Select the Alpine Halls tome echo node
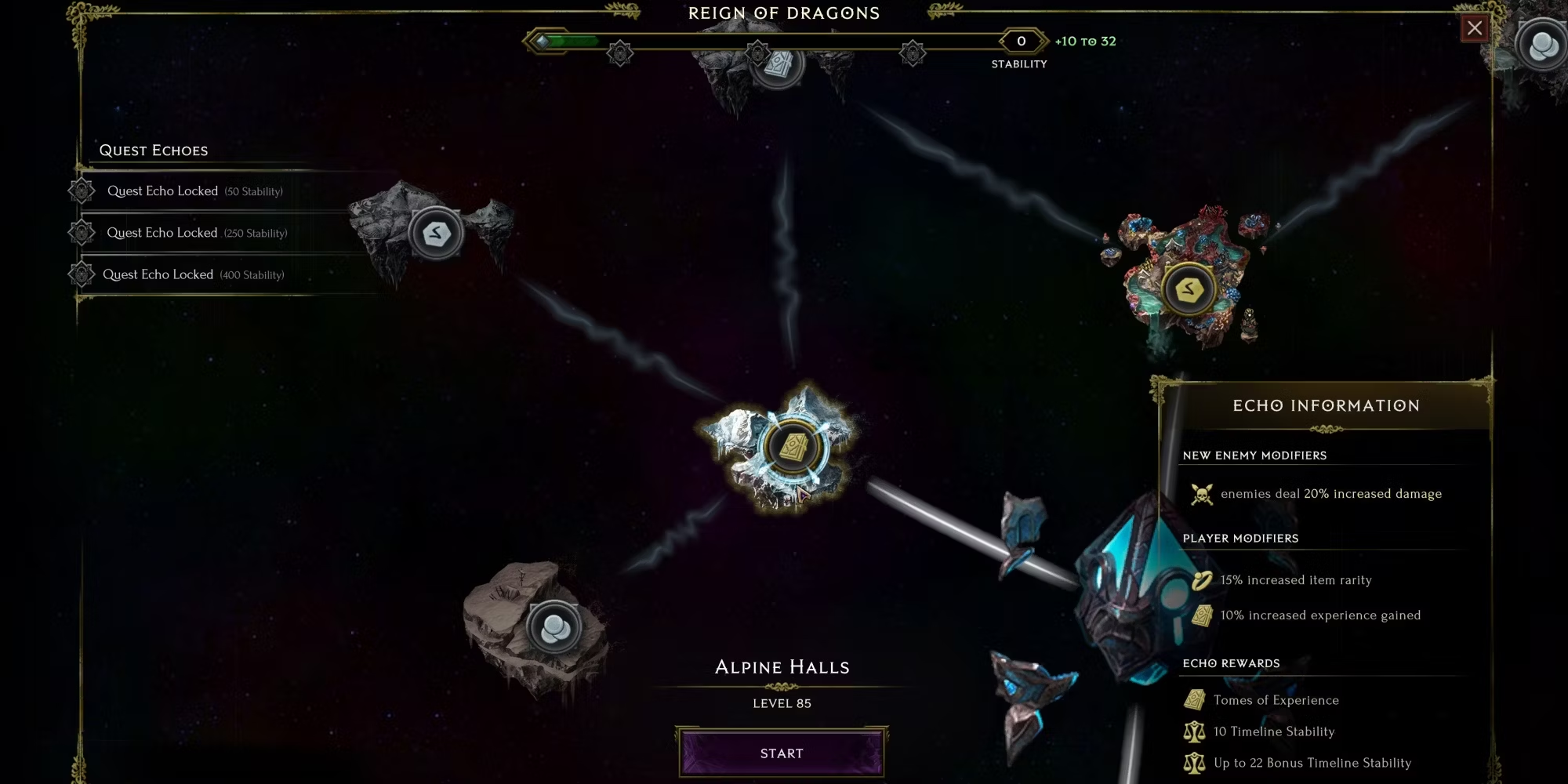The width and height of the screenshot is (1568, 784). pos(793,448)
